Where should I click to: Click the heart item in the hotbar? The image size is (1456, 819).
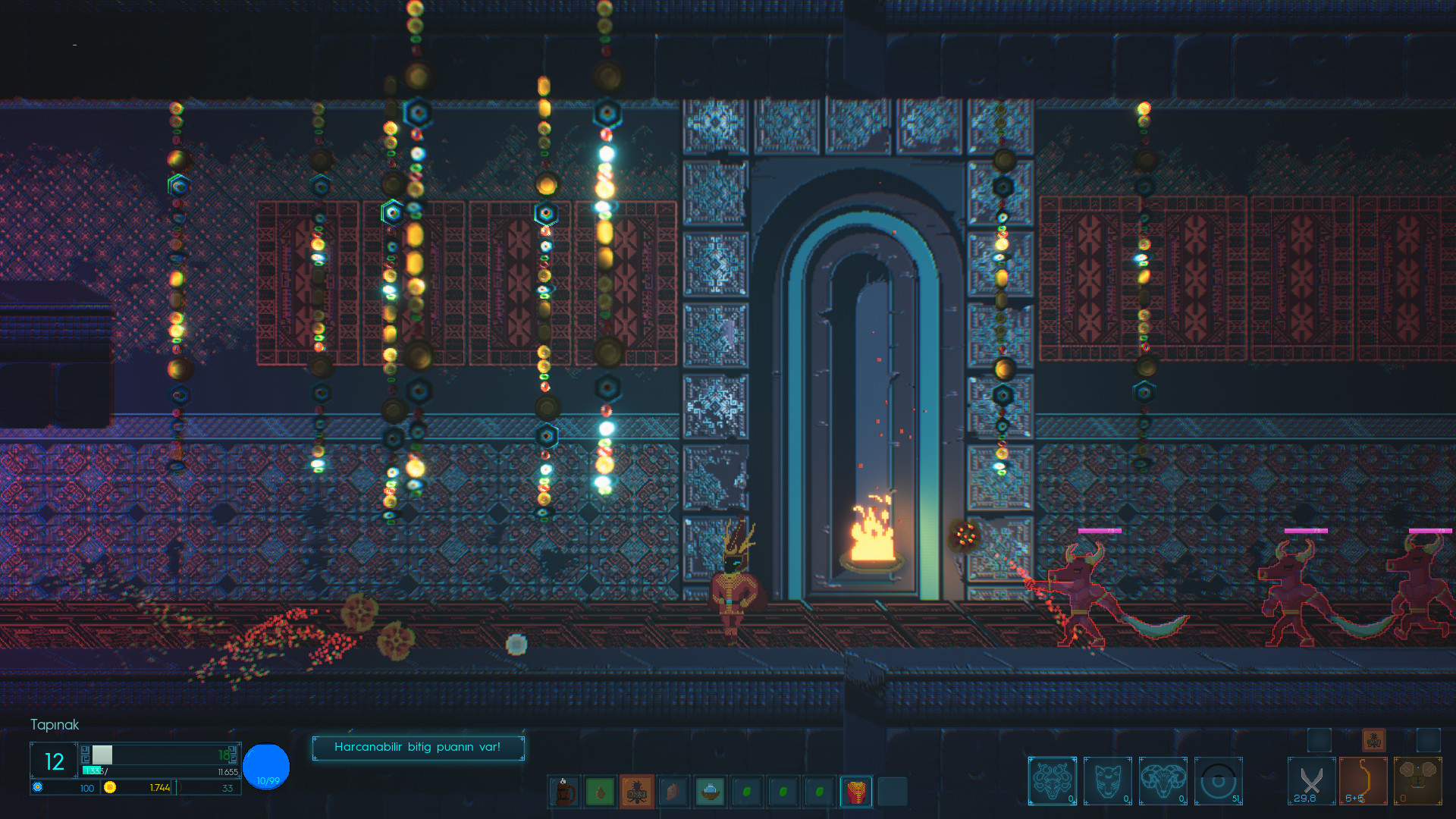pos(673,791)
